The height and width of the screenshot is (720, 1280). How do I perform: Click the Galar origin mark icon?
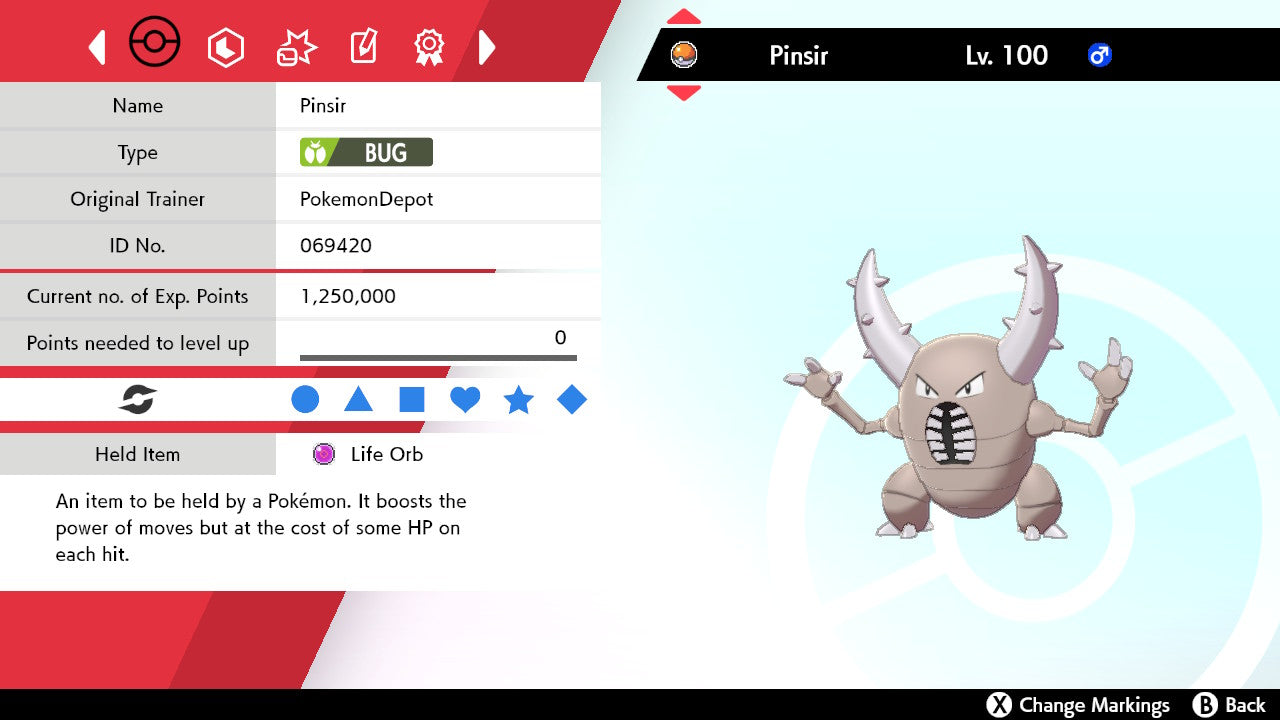(x=138, y=401)
